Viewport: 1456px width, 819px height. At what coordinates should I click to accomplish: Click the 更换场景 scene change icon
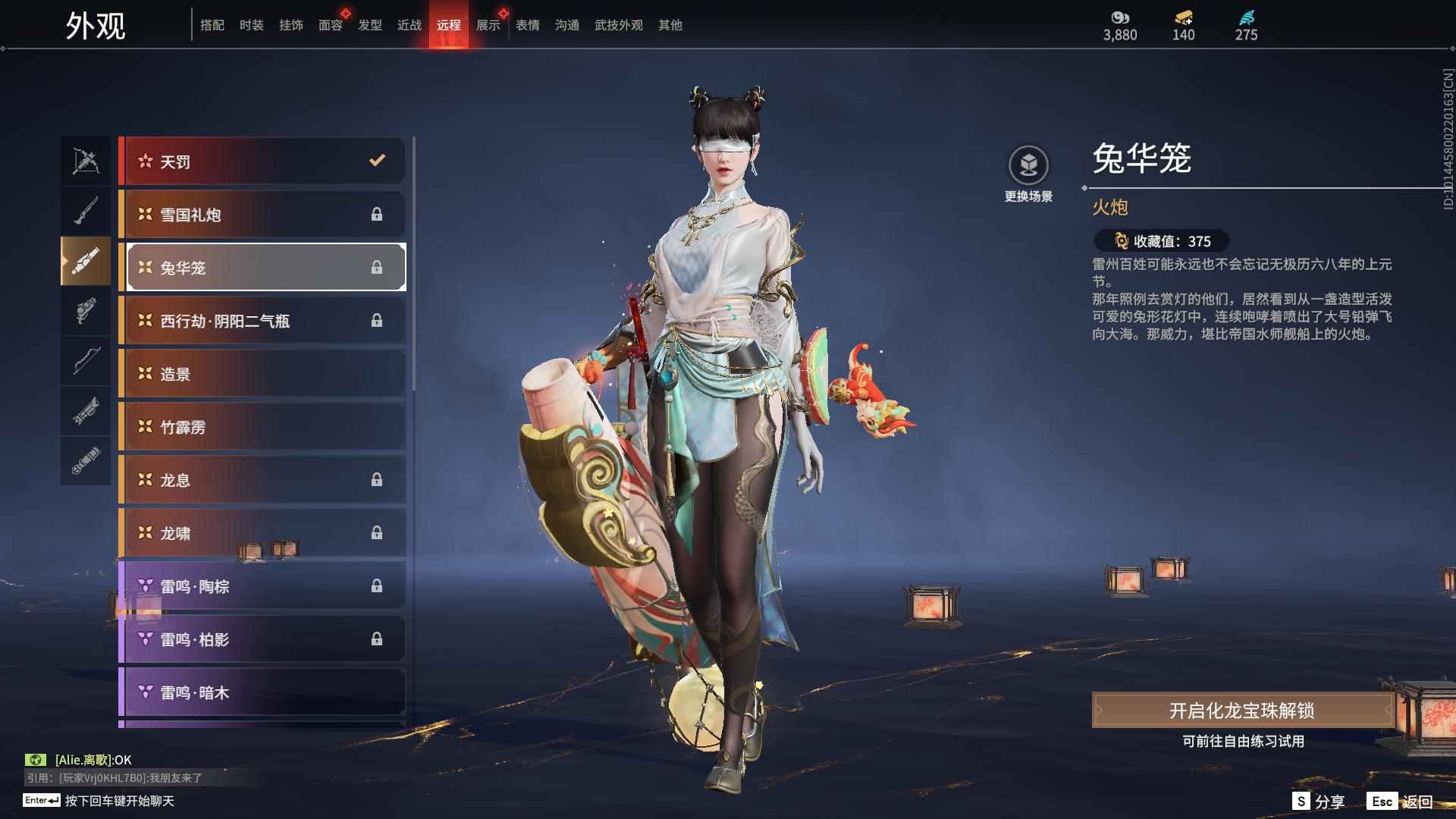(x=1028, y=166)
